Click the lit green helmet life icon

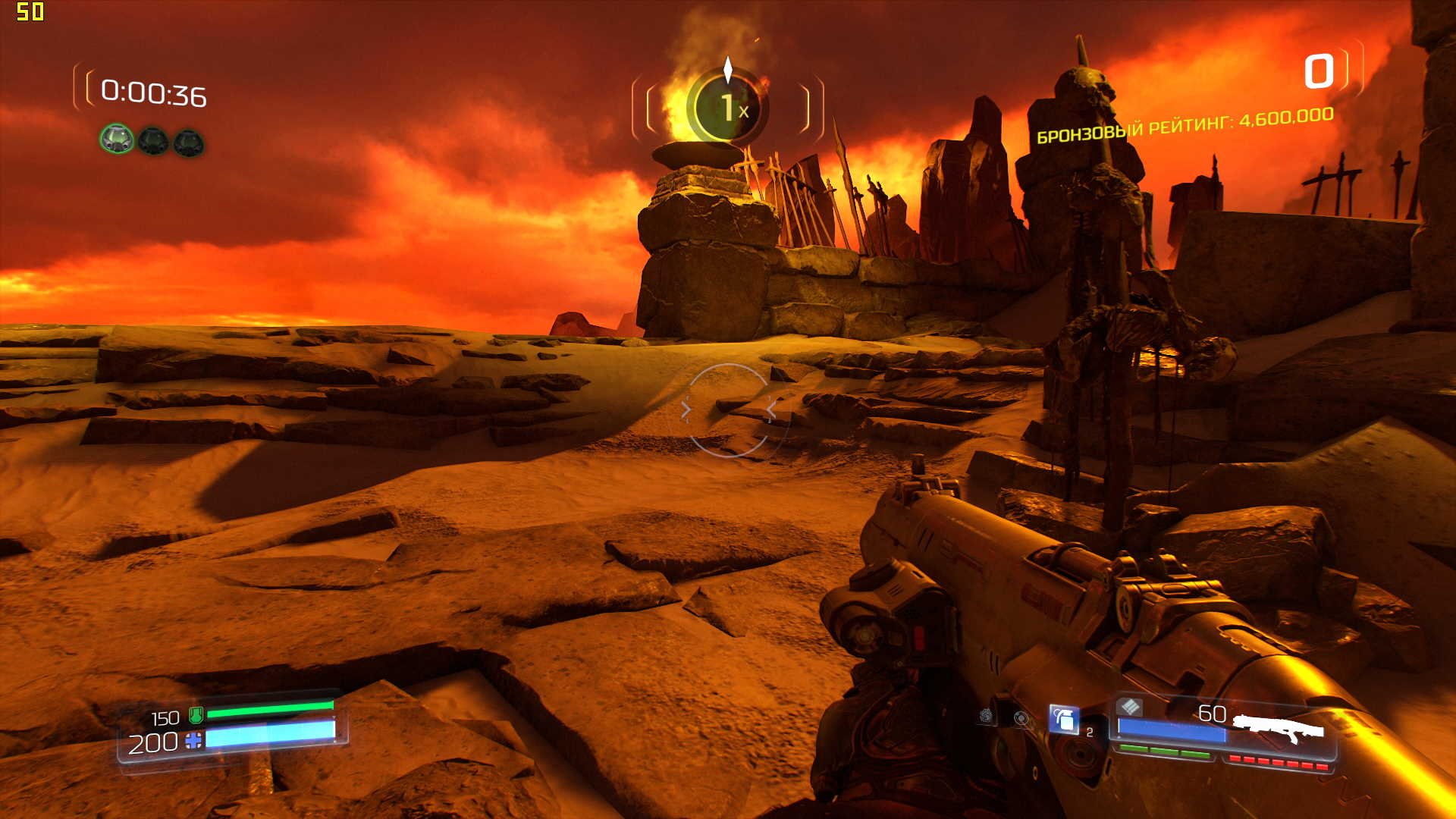(x=117, y=139)
